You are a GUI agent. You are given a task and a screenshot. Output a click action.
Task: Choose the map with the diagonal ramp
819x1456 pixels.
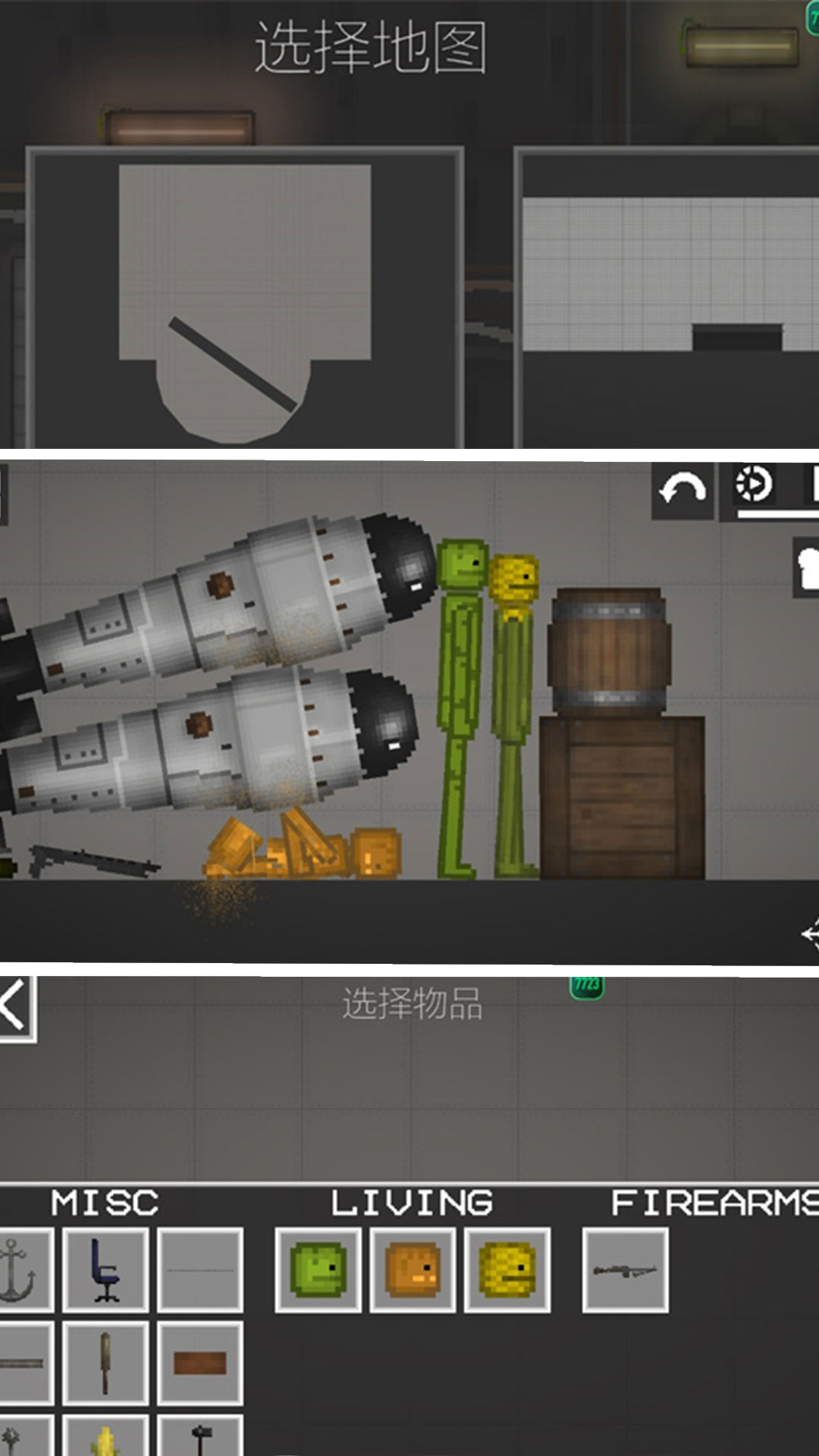[244, 297]
